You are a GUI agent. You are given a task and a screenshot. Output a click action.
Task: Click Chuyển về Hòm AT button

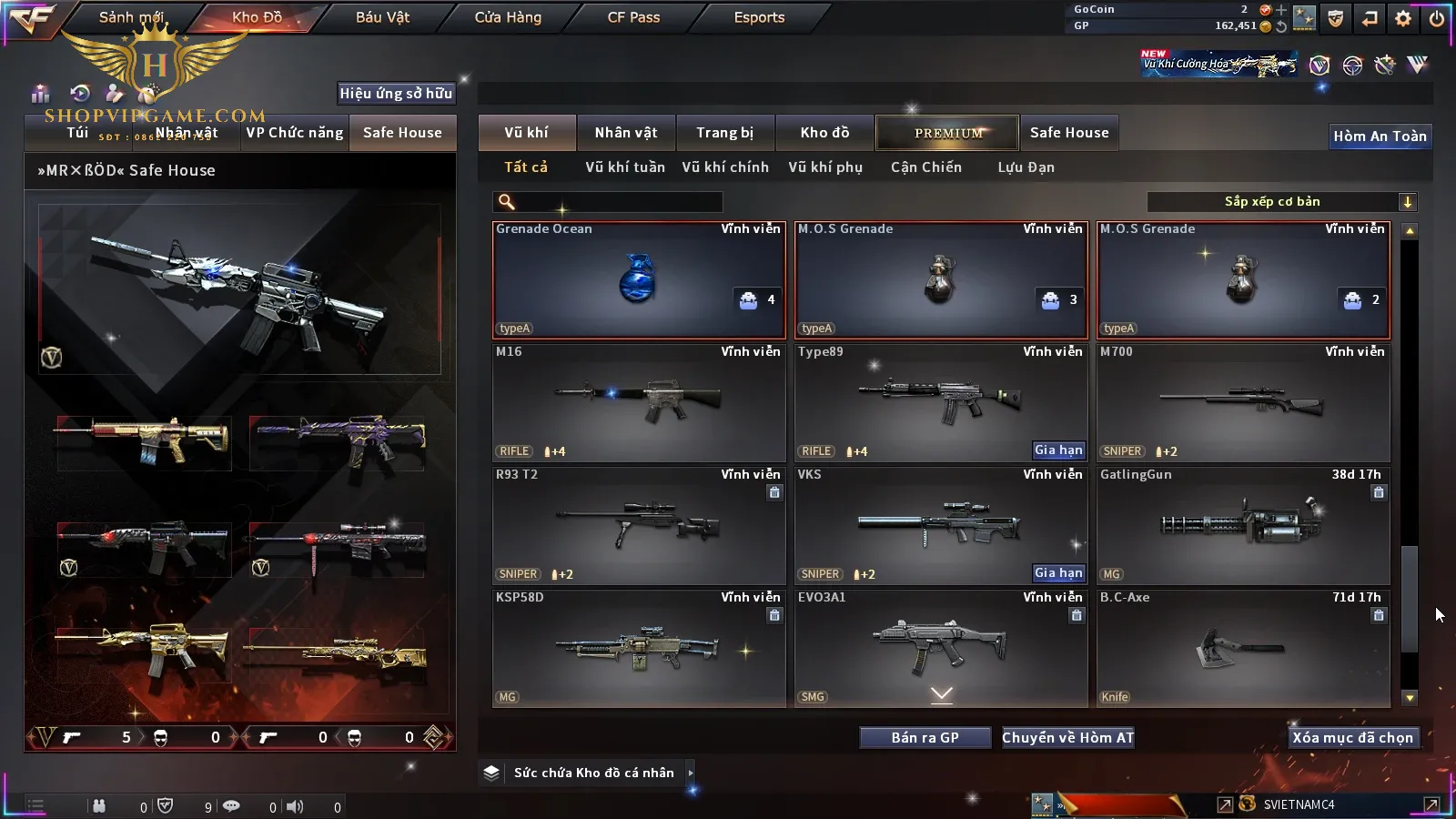tap(1067, 738)
